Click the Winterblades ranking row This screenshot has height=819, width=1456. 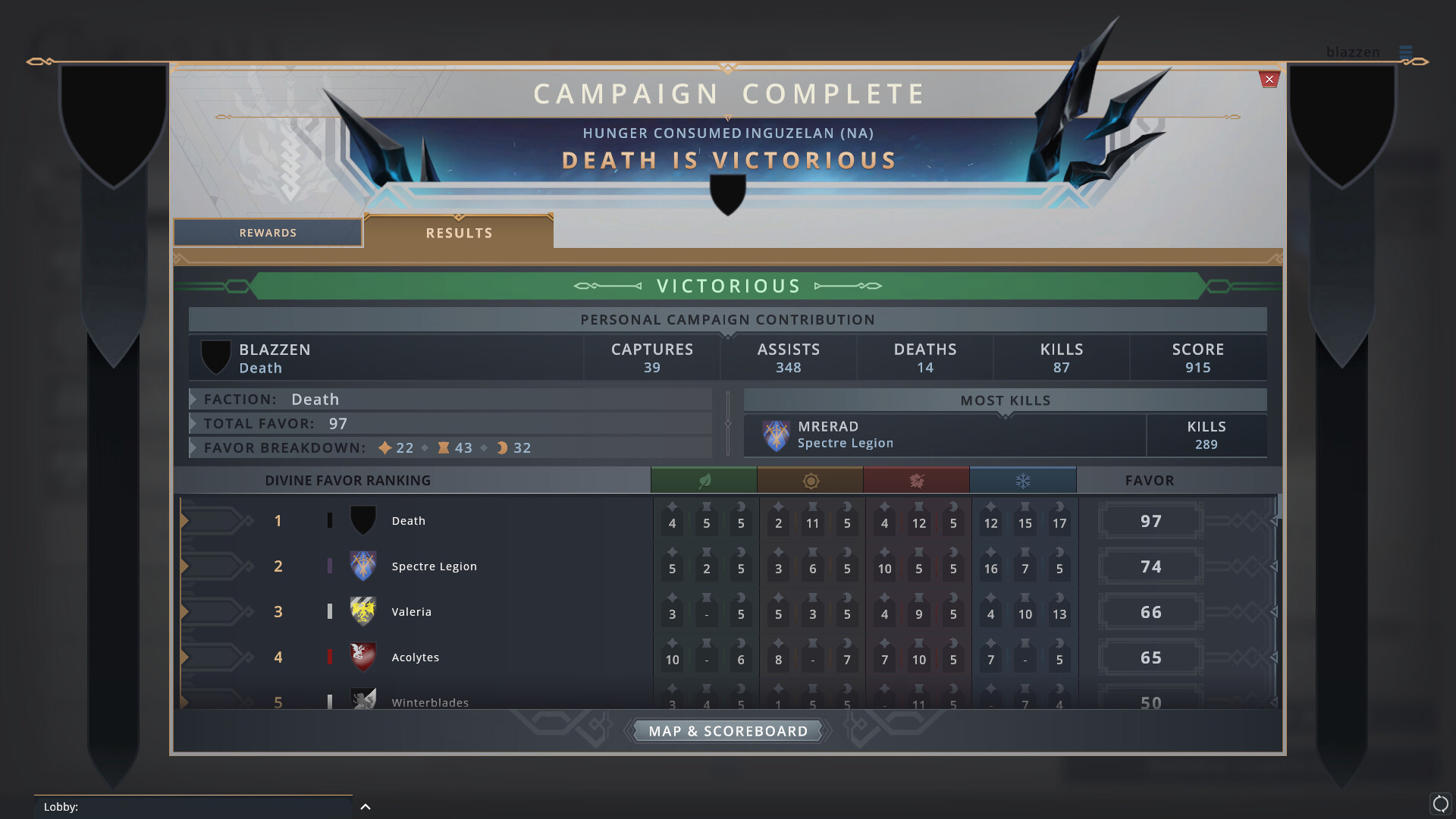pos(430,701)
